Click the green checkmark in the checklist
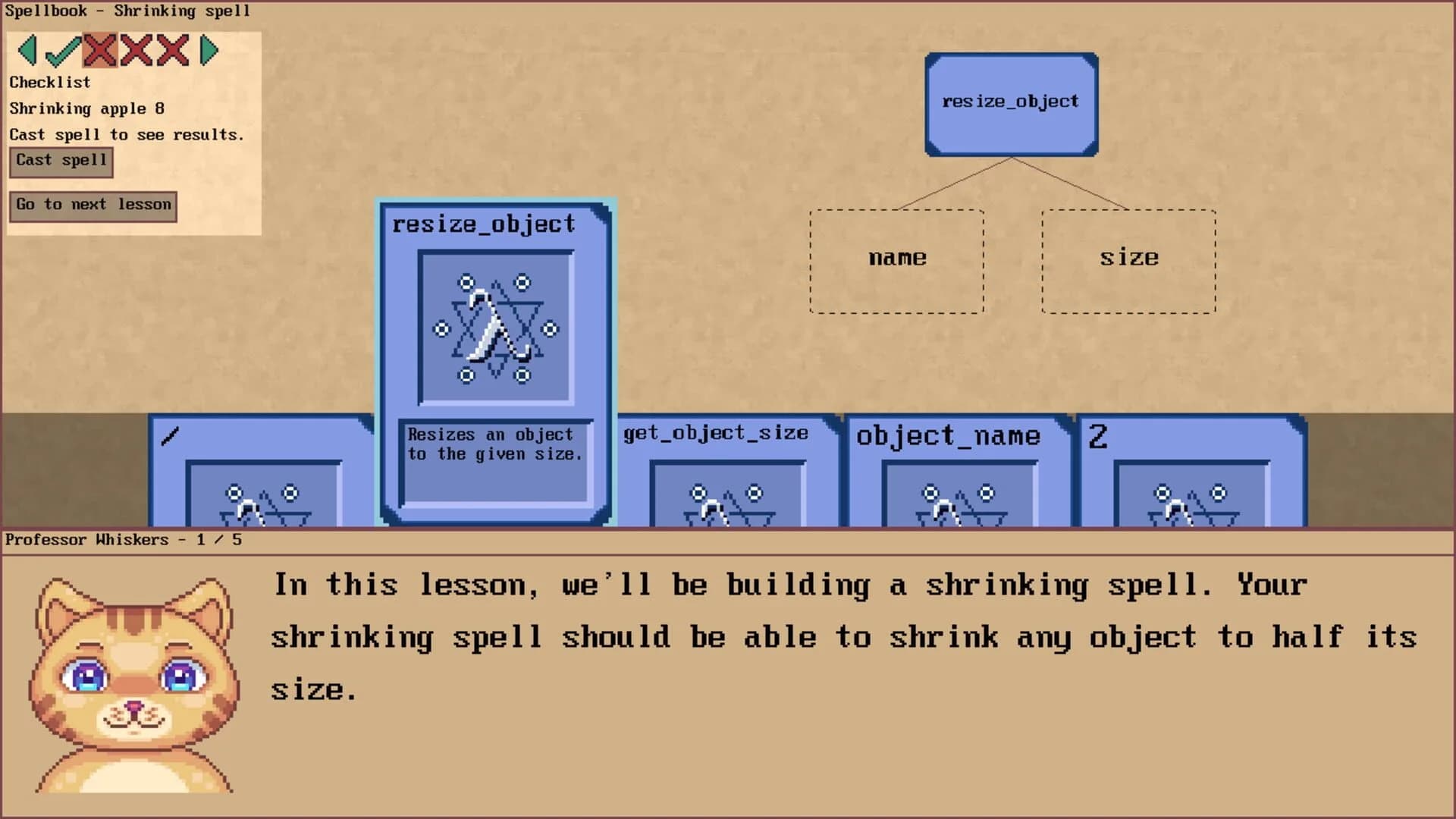The height and width of the screenshot is (819, 1456). 62,52
